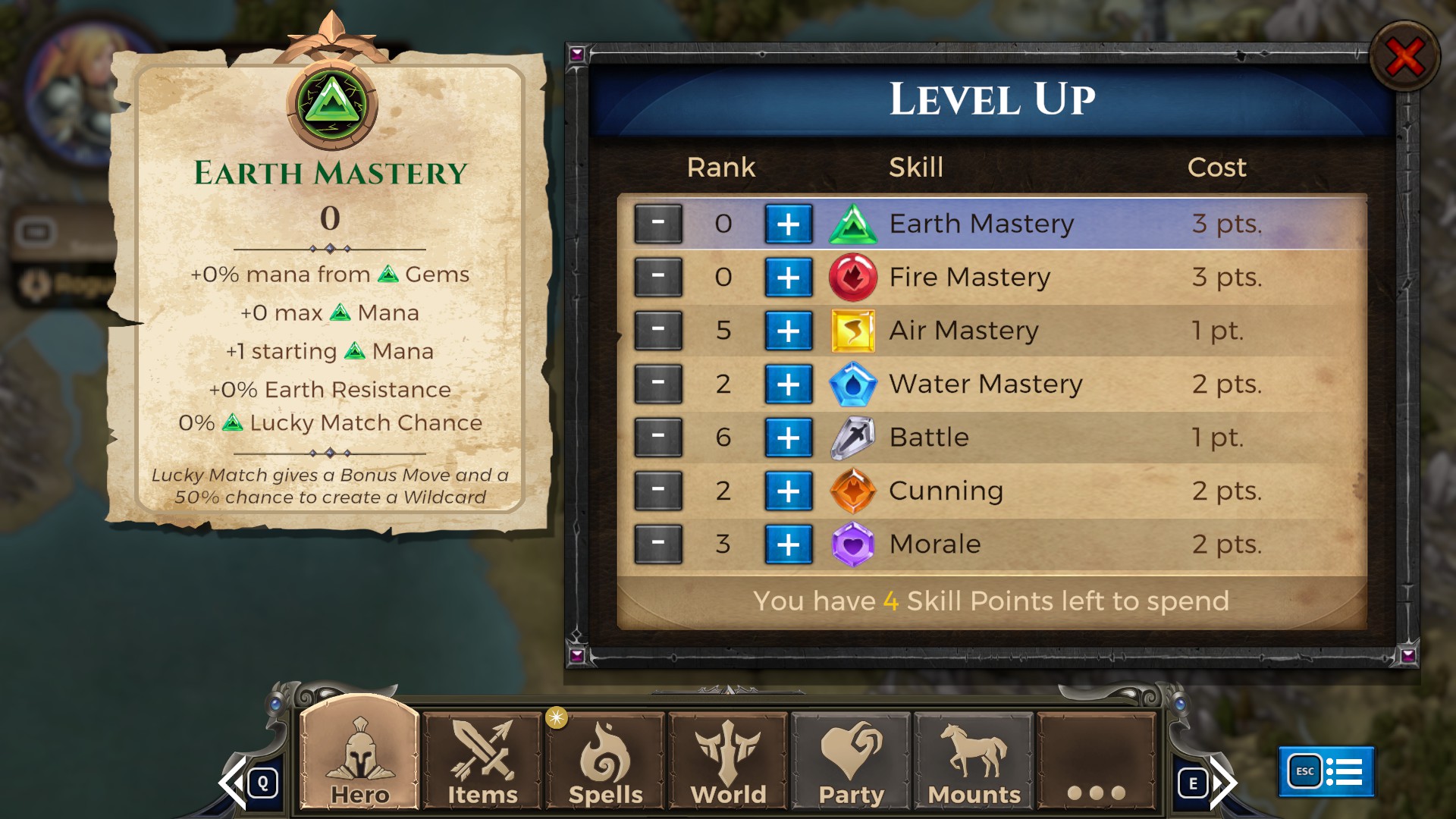
Task: Click the Earth Mastery green gem icon
Action: click(854, 223)
